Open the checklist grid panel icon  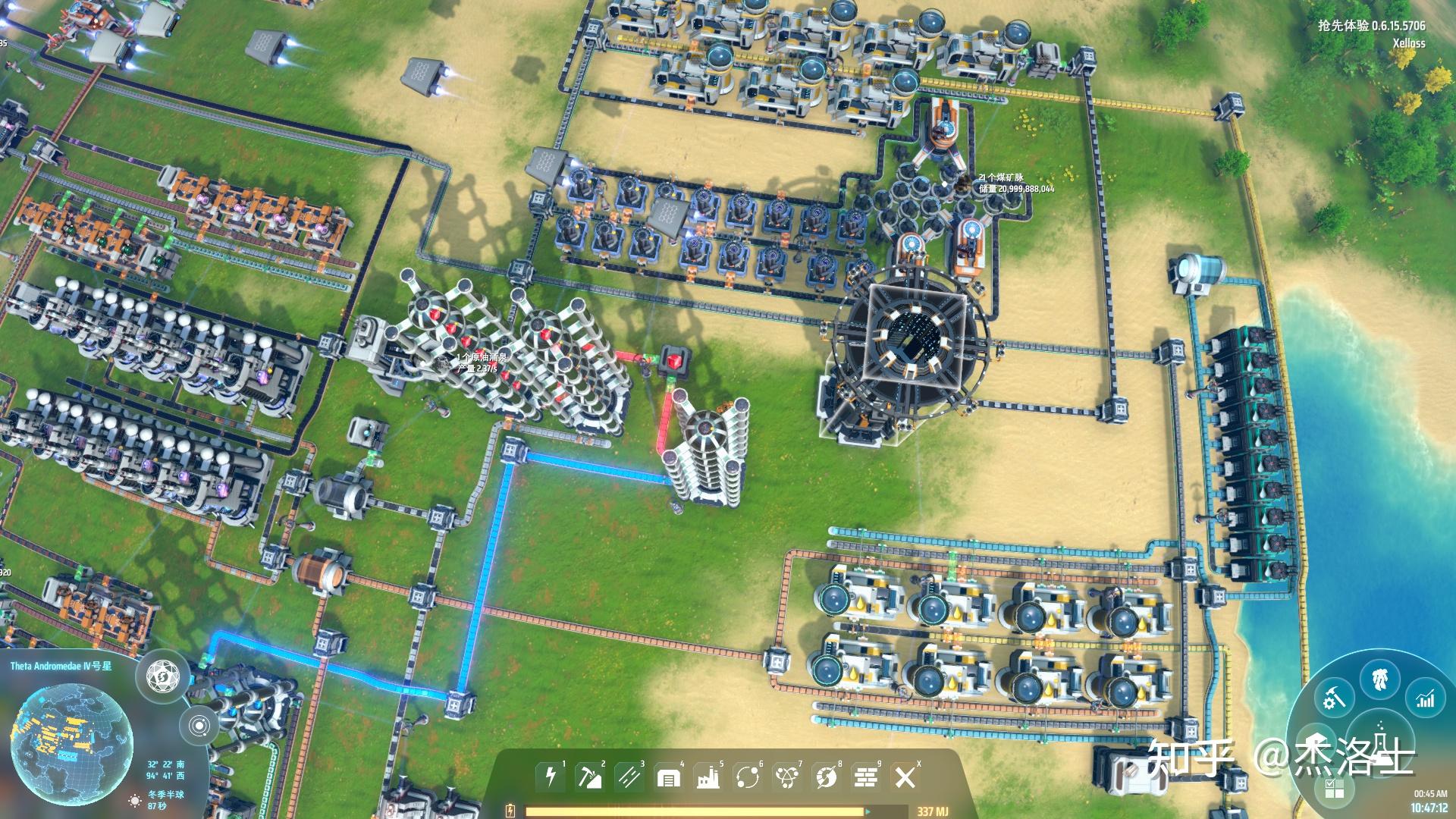point(1334,789)
